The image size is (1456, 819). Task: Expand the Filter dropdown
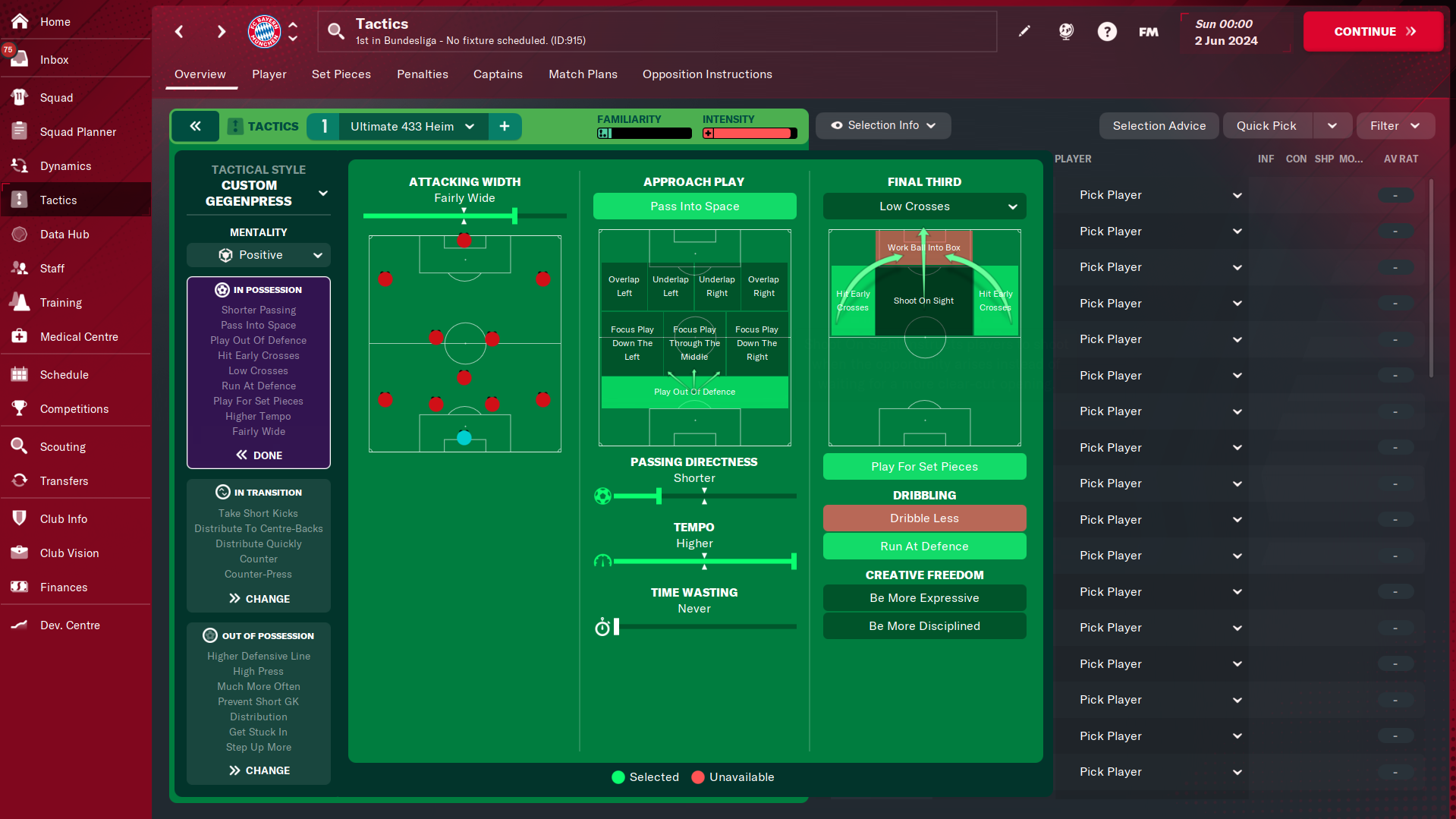(x=1395, y=126)
